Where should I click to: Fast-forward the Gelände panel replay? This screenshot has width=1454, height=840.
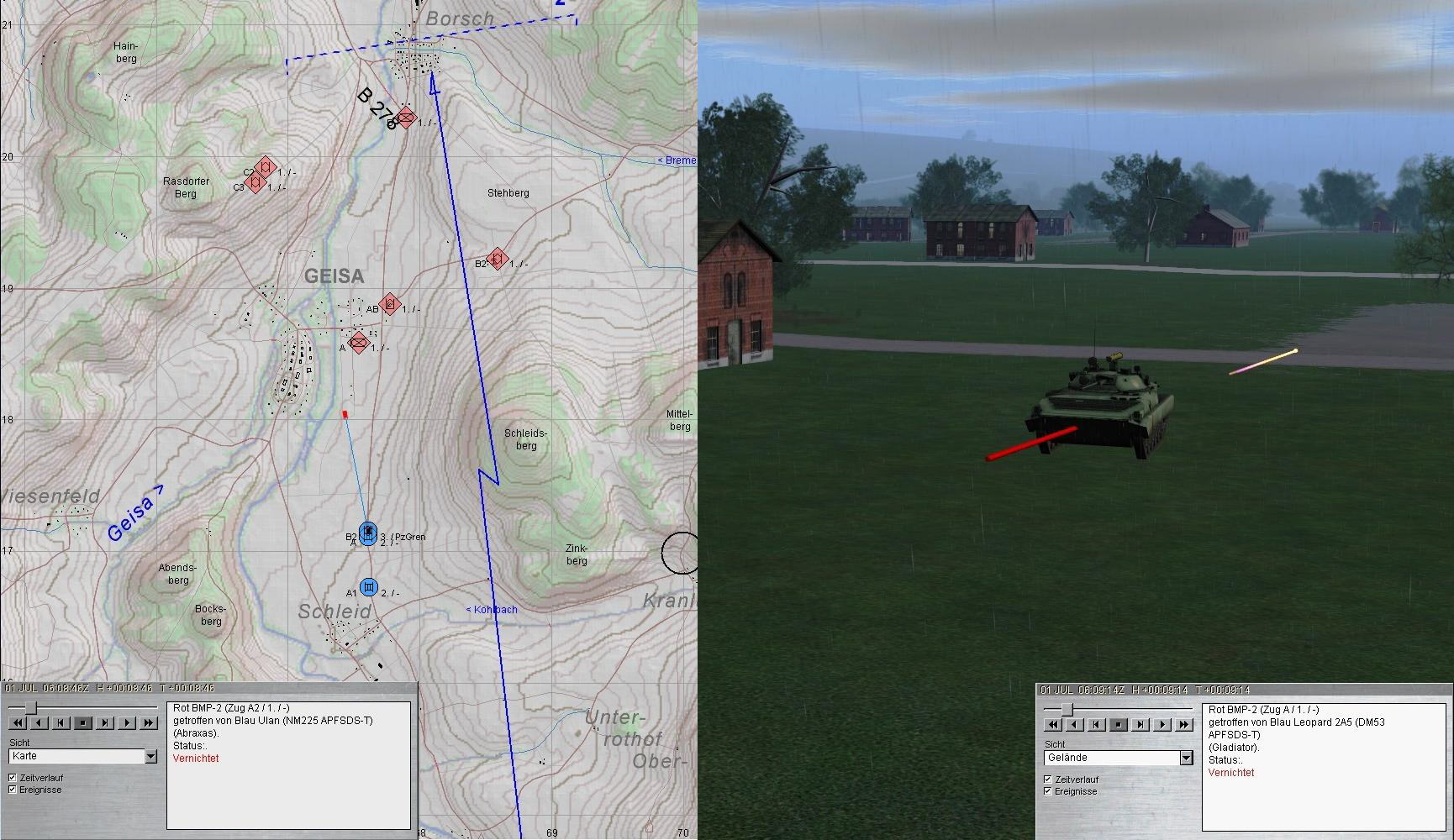[x=1184, y=724]
